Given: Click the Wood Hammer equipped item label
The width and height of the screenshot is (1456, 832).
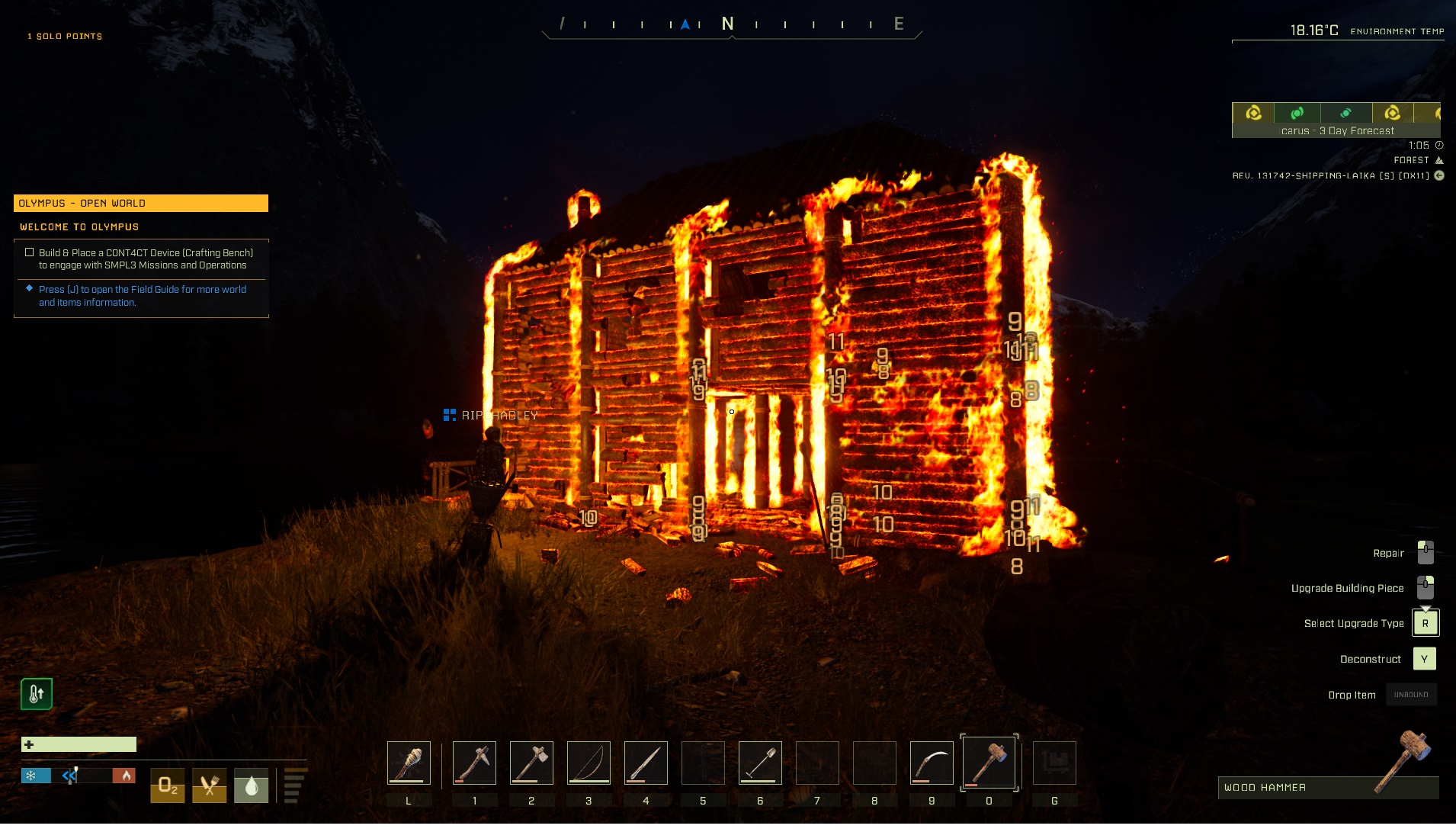Looking at the screenshot, I should point(1265,788).
